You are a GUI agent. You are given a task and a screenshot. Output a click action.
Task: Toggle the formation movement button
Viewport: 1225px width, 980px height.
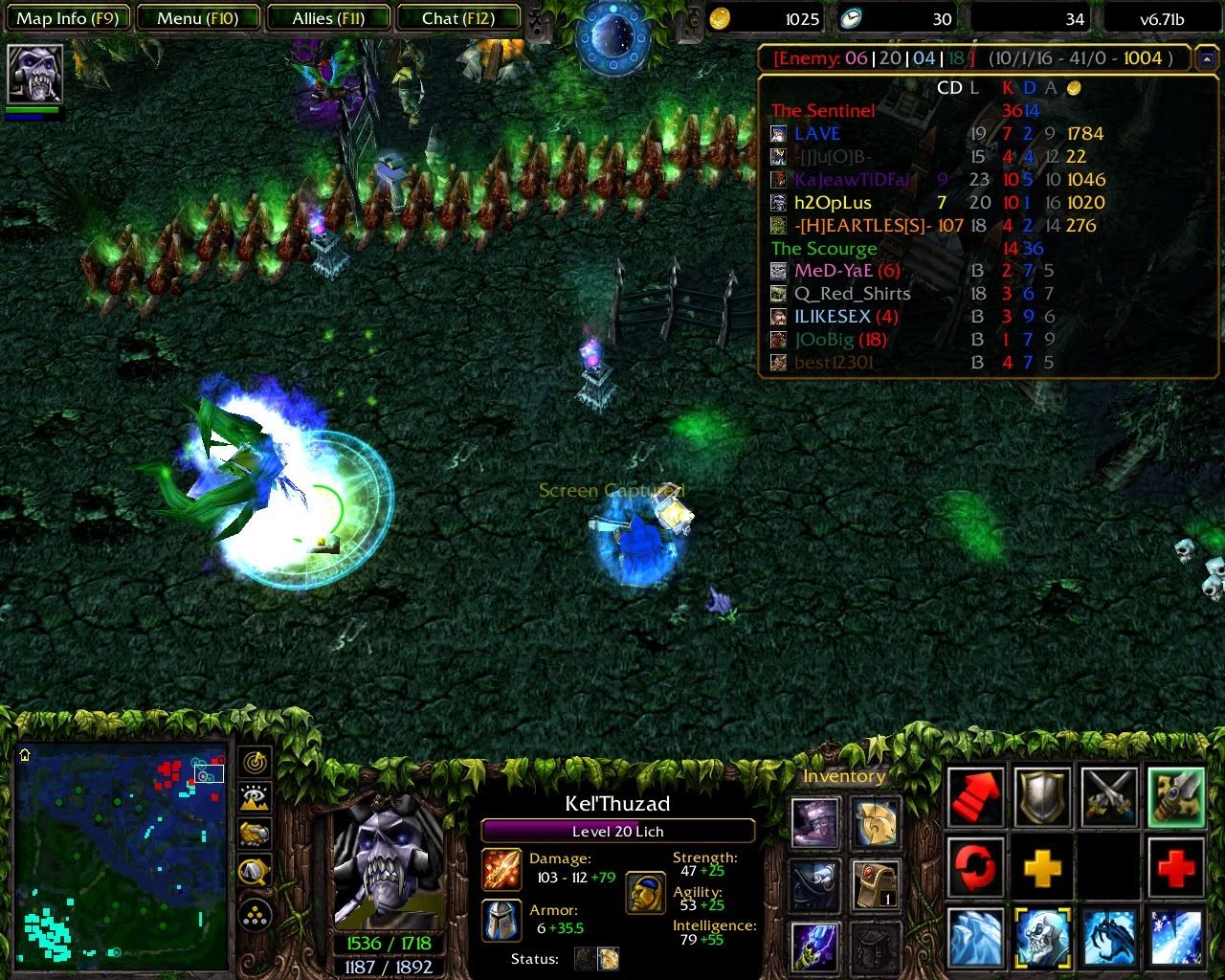[x=255, y=916]
